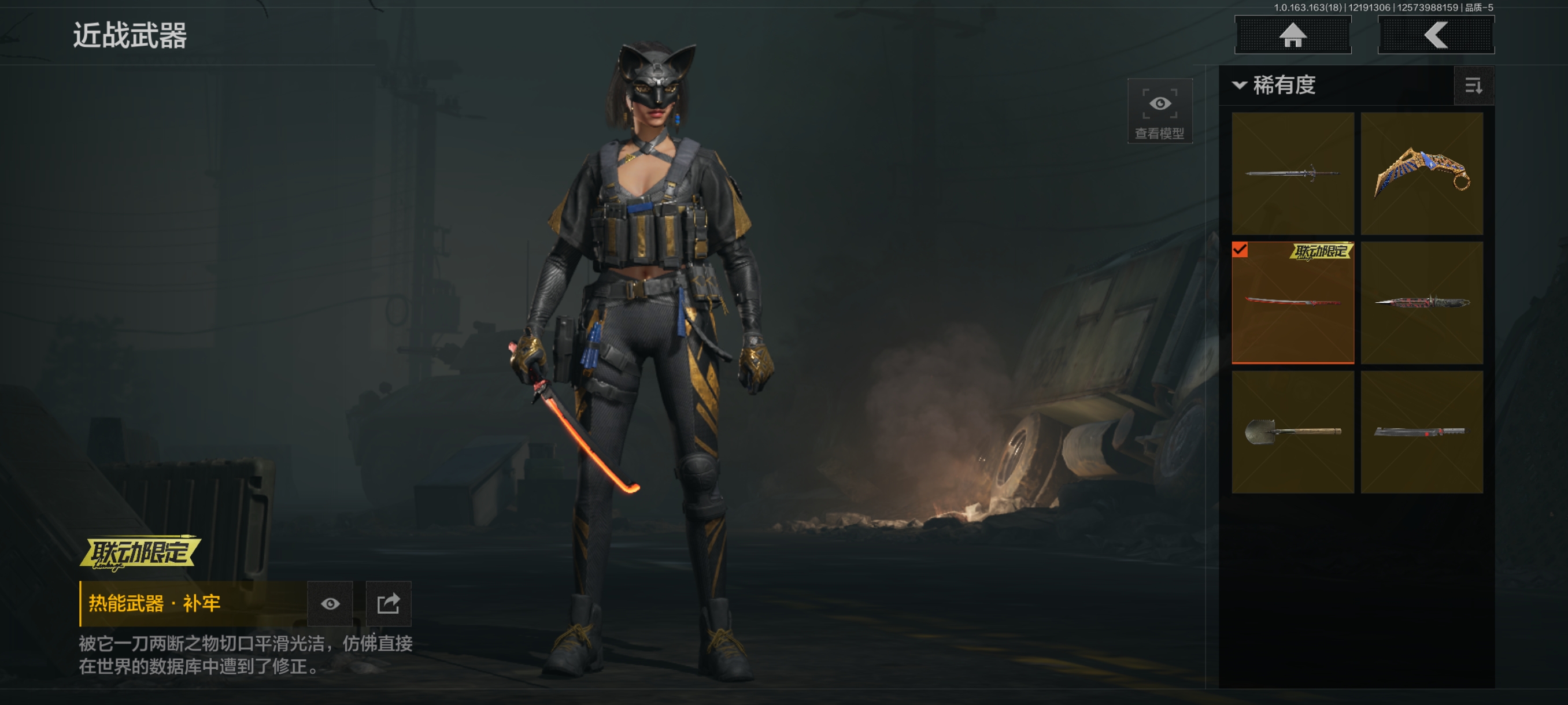Choose the gold and blue karambit skin

click(x=1421, y=173)
